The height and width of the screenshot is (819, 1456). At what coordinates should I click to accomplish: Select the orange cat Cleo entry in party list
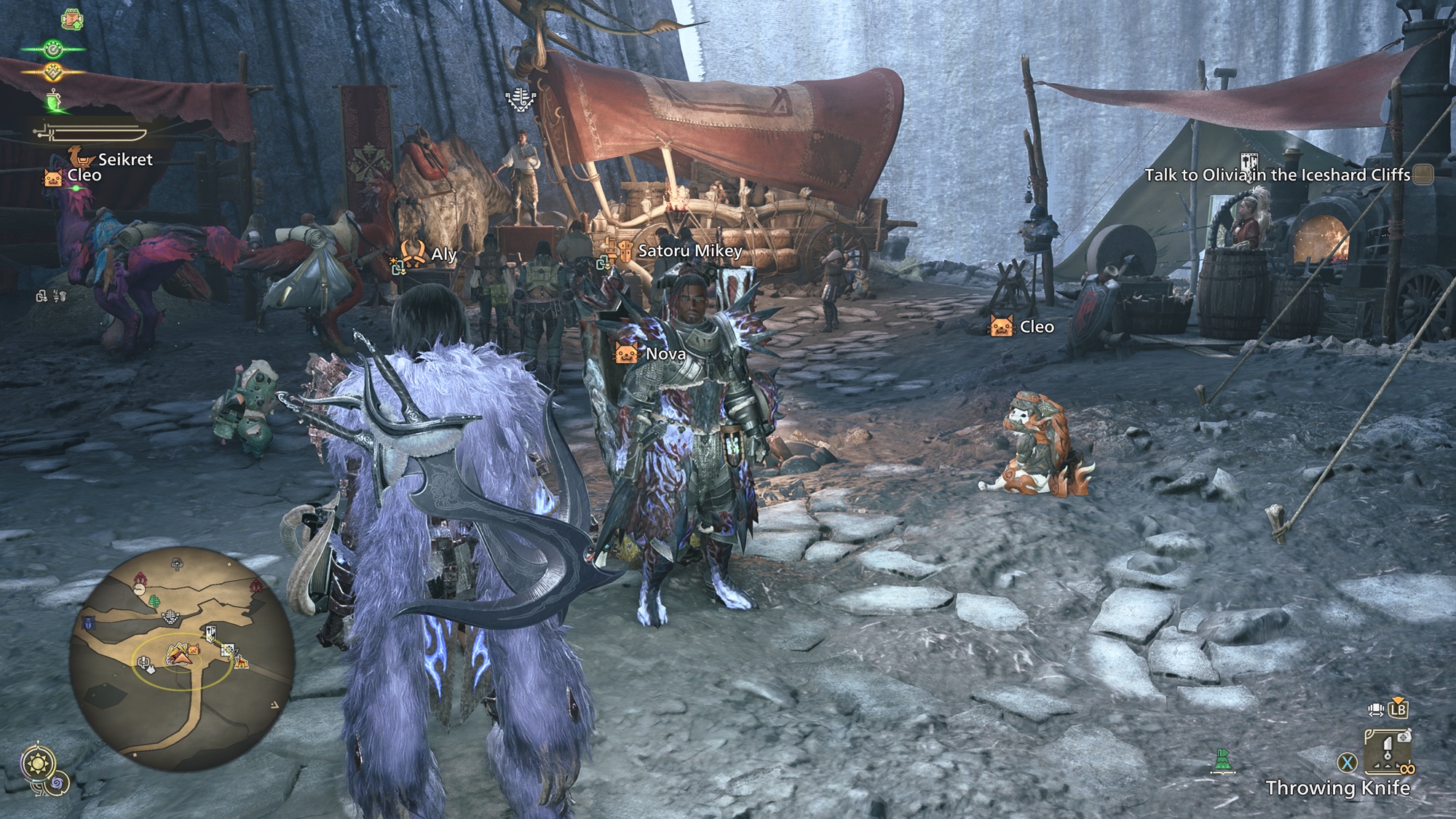coord(83,175)
